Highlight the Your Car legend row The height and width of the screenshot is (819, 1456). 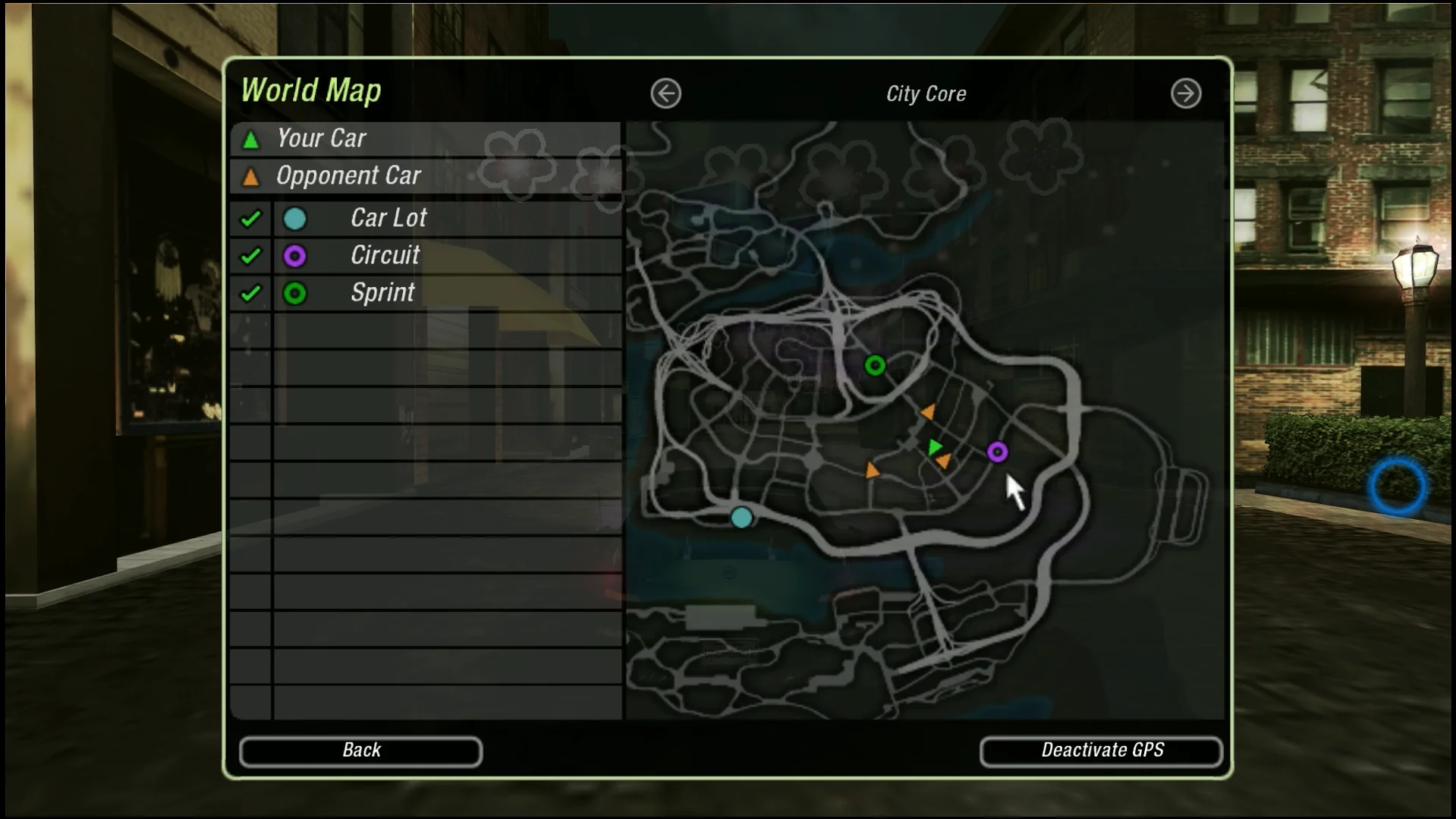click(425, 139)
